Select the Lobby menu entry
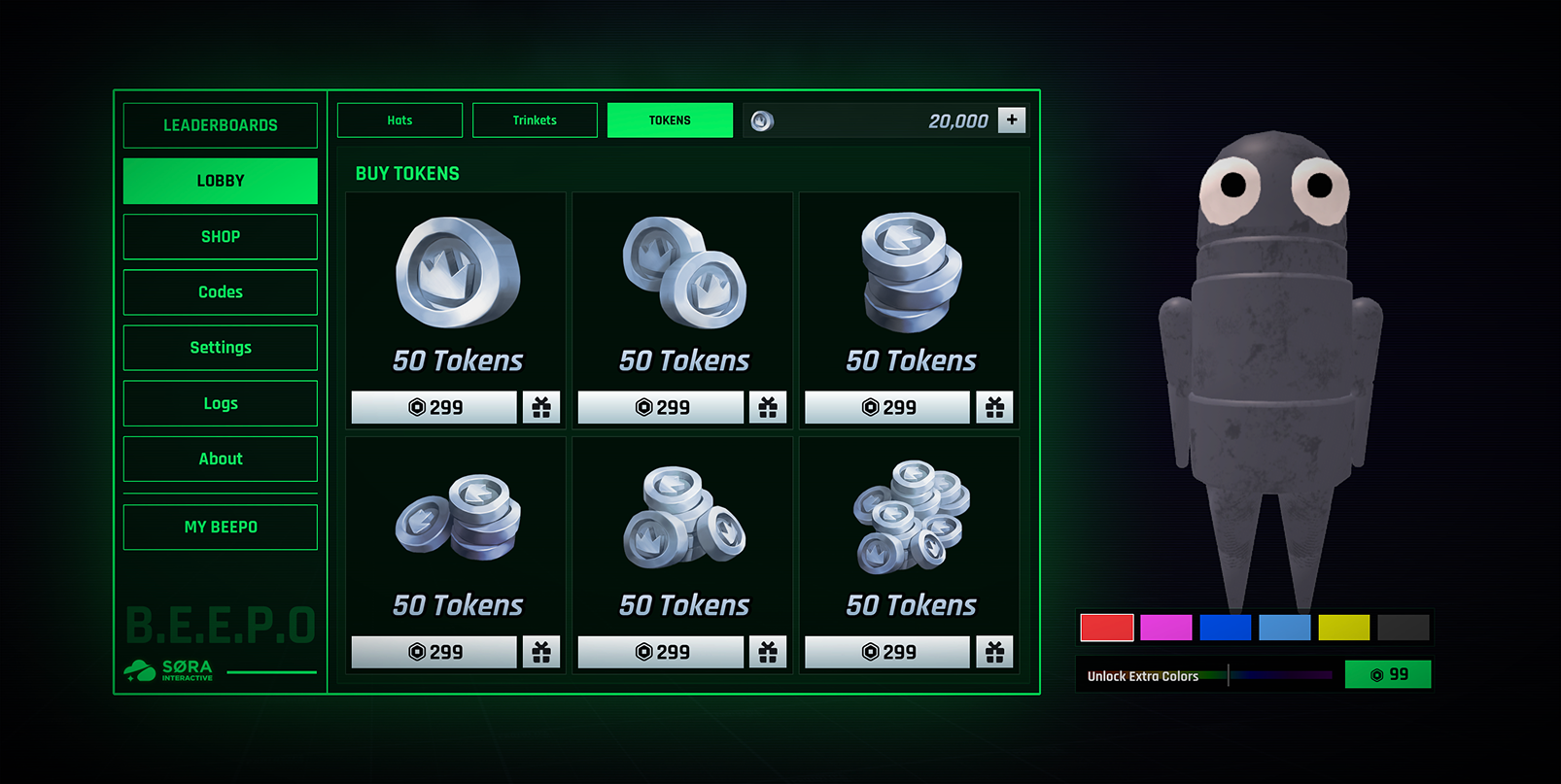 (x=221, y=181)
